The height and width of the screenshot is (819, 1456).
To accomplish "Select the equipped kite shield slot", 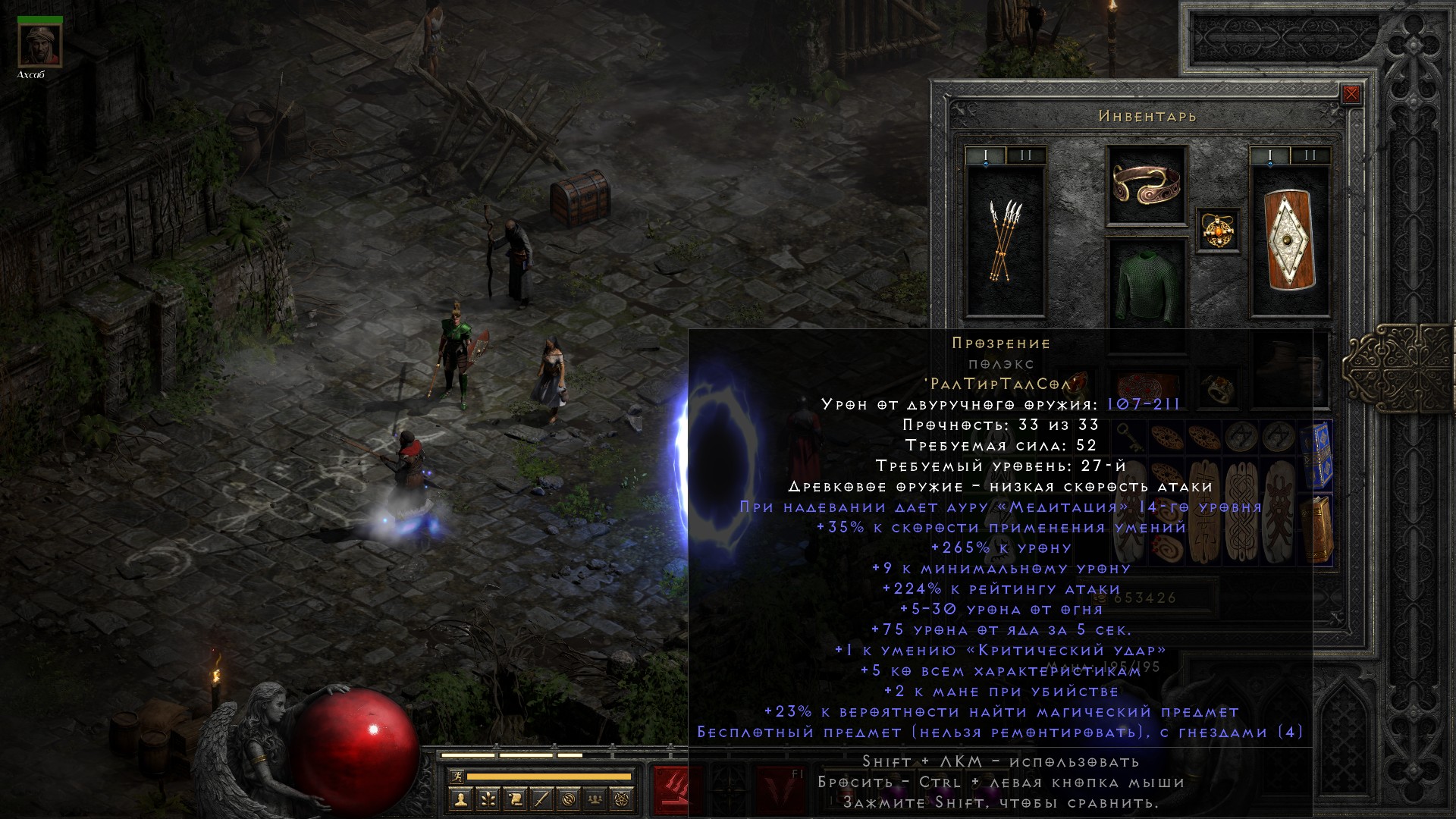I will [x=1289, y=239].
